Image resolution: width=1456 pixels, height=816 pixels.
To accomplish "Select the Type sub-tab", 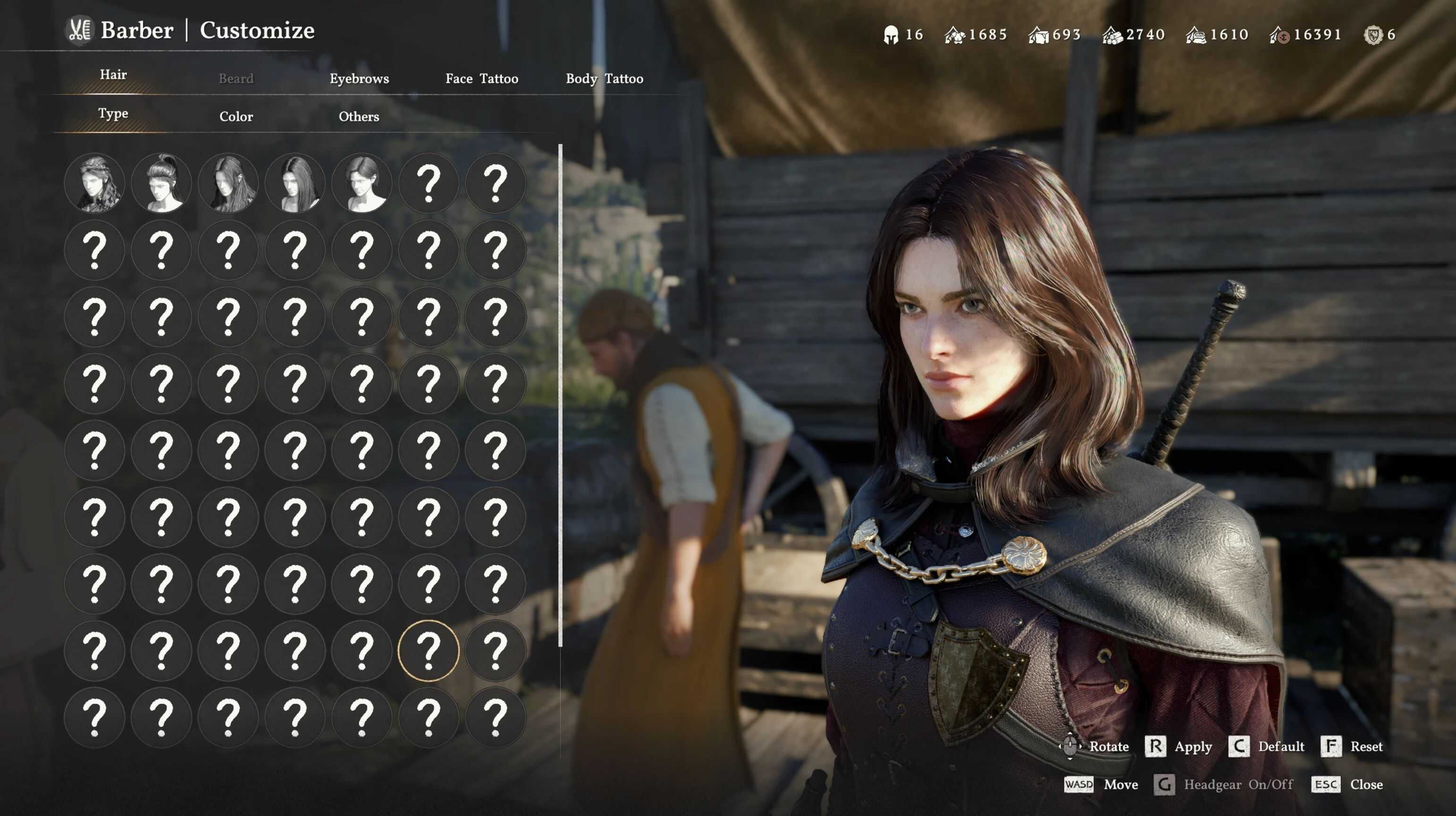I will [113, 114].
